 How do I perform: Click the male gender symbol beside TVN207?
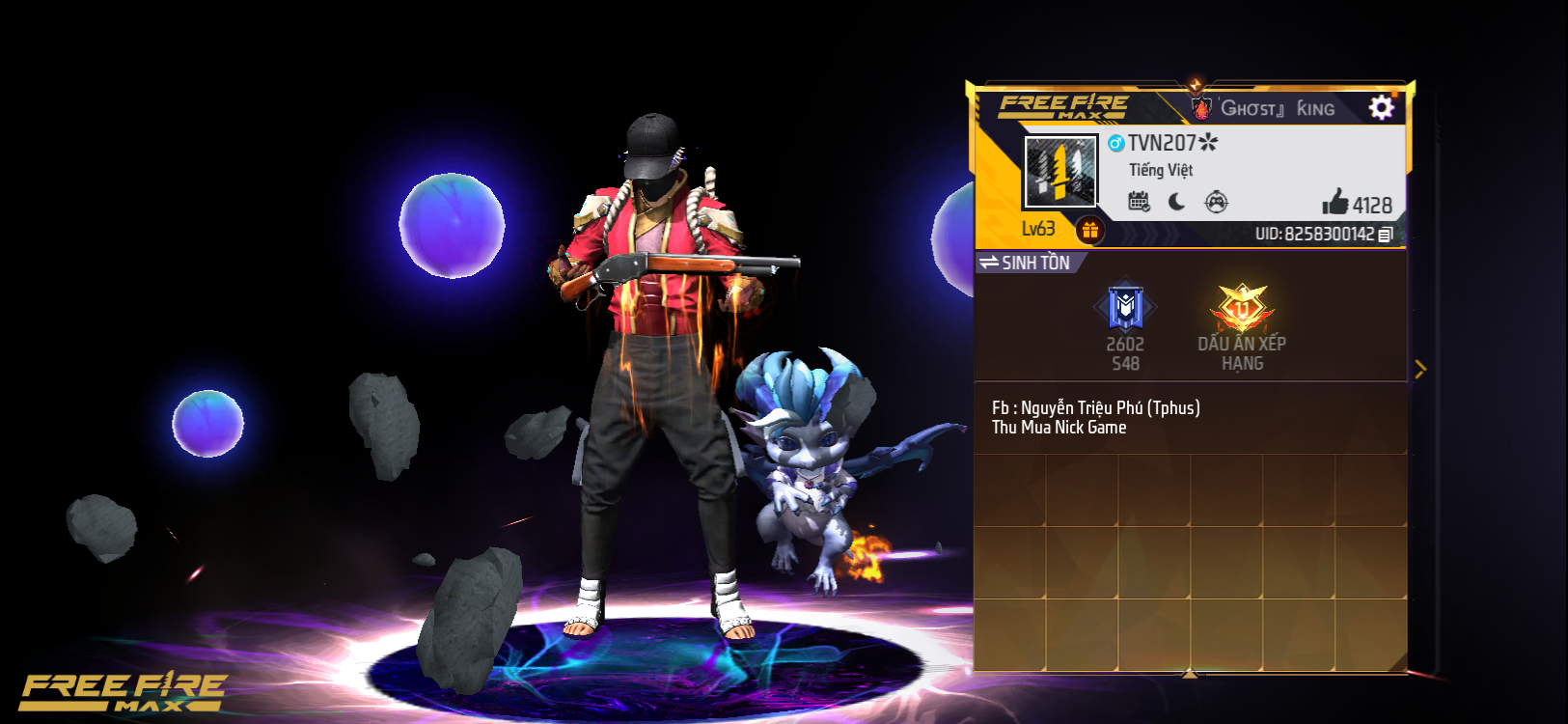click(1116, 143)
